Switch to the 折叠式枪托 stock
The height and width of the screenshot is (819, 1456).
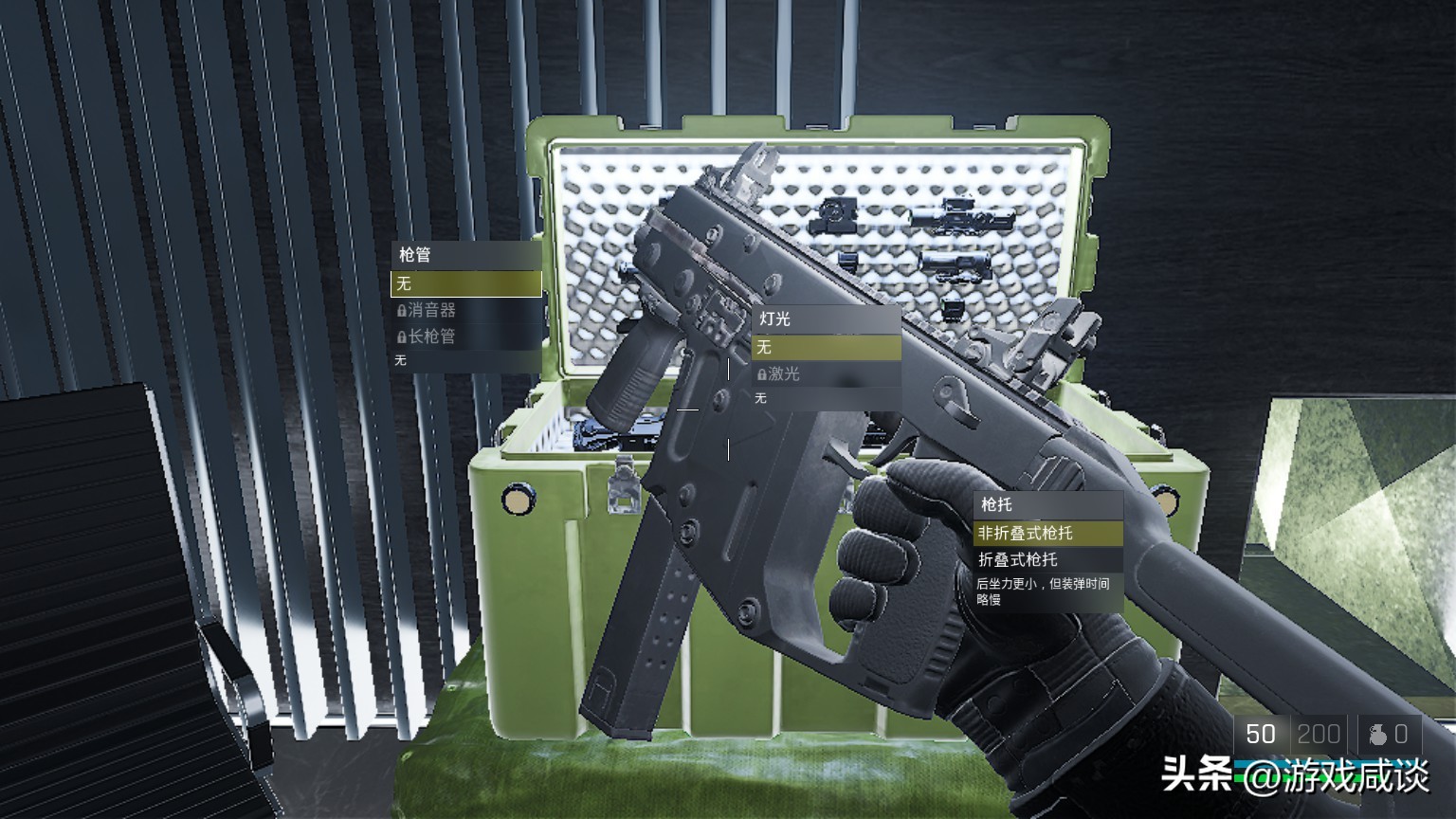(x=1046, y=560)
